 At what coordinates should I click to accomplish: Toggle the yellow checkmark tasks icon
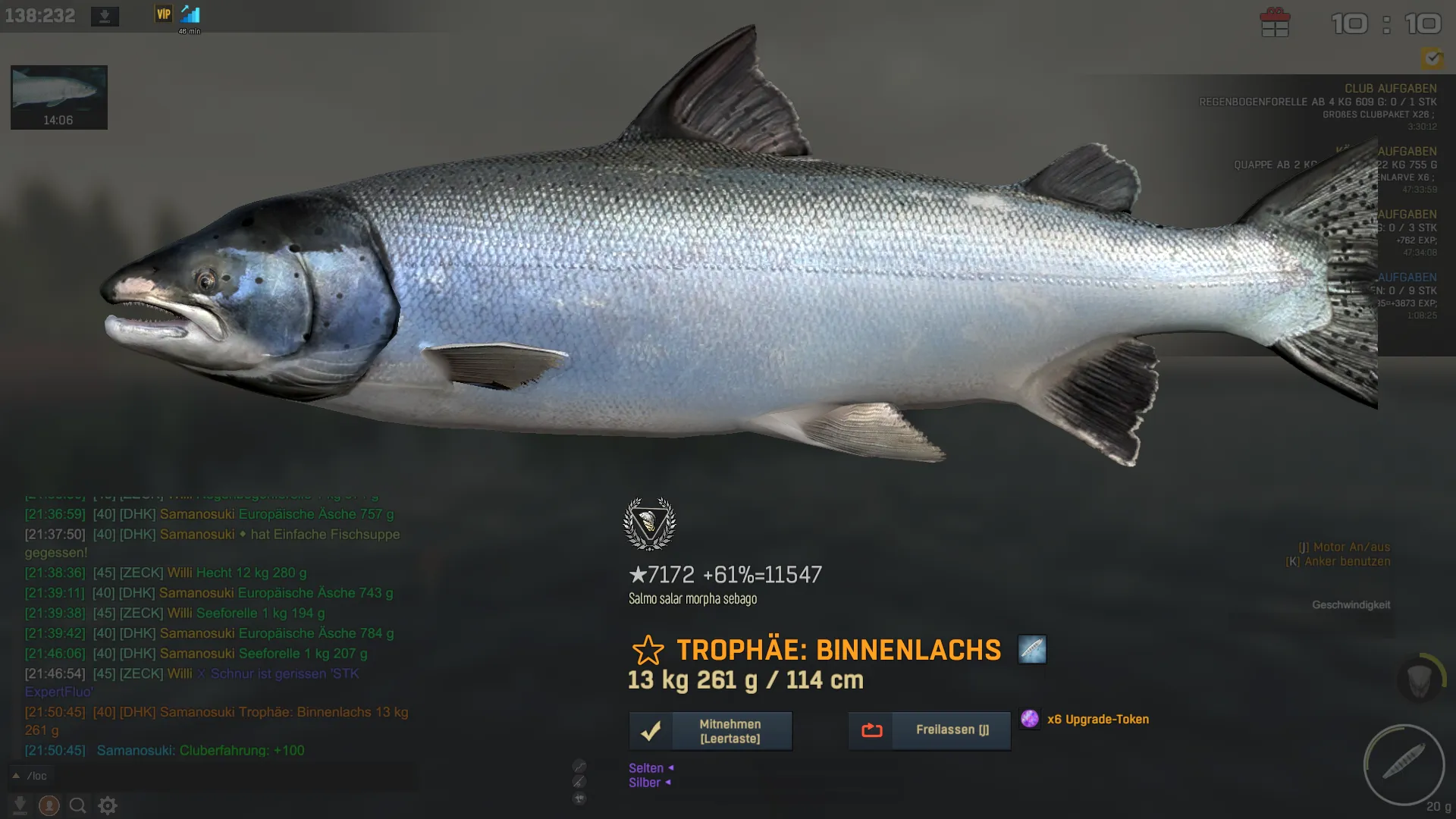tap(1432, 58)
